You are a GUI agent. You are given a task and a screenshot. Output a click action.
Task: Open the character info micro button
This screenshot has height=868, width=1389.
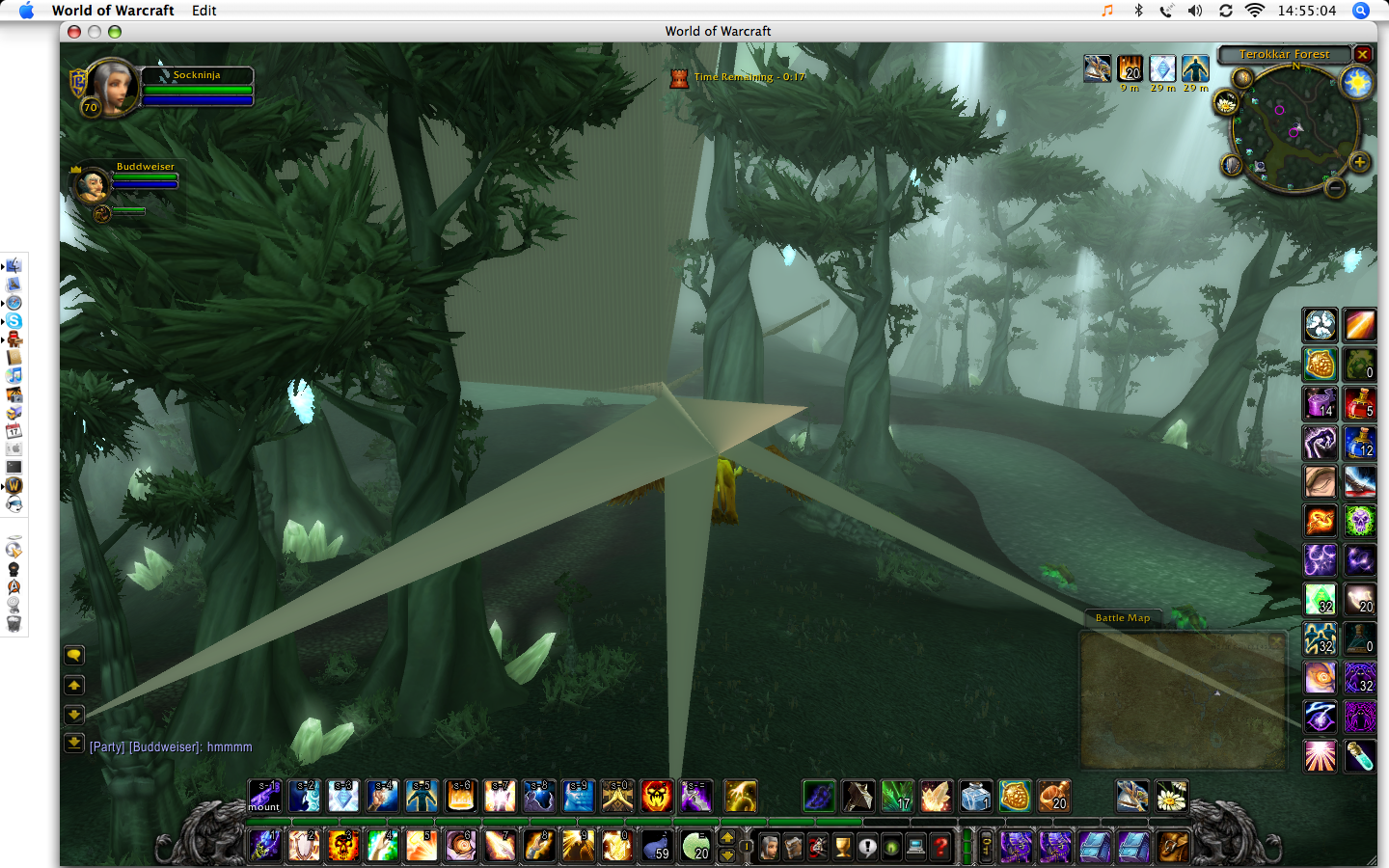pyautogui.click(x=769, y=847)
